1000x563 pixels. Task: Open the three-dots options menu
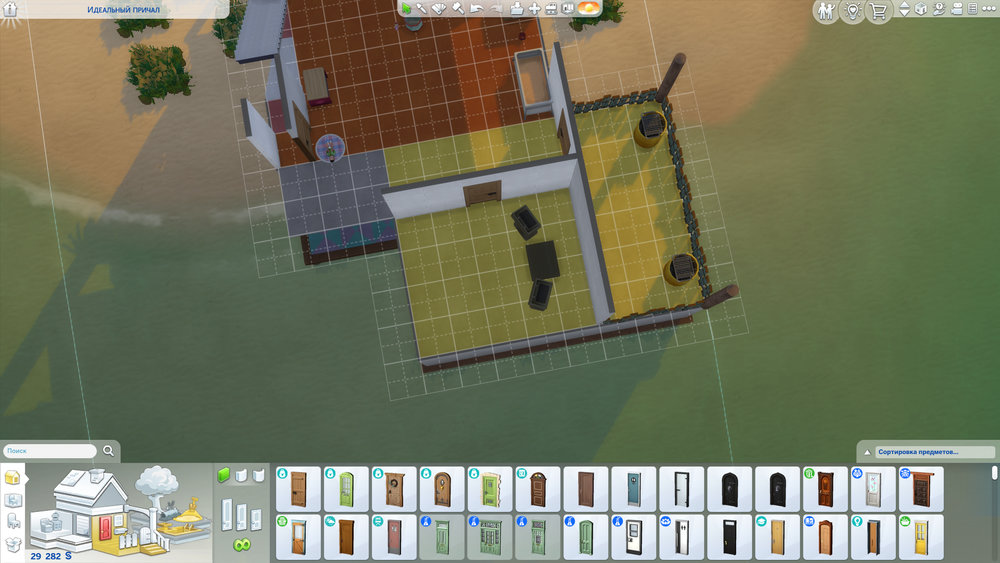tap(989, 10)
